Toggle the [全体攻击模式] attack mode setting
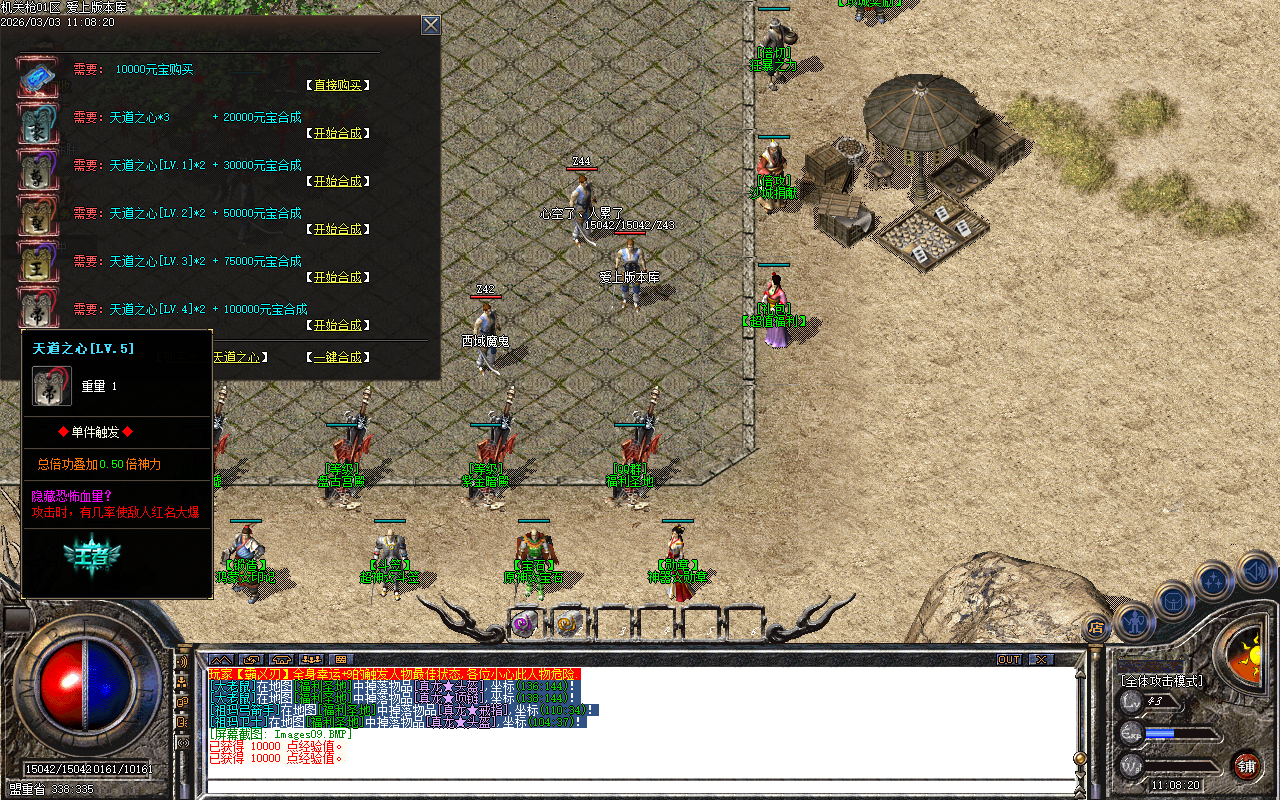1280x800 pixels. pyautogui.click(x=1161, y=680)
